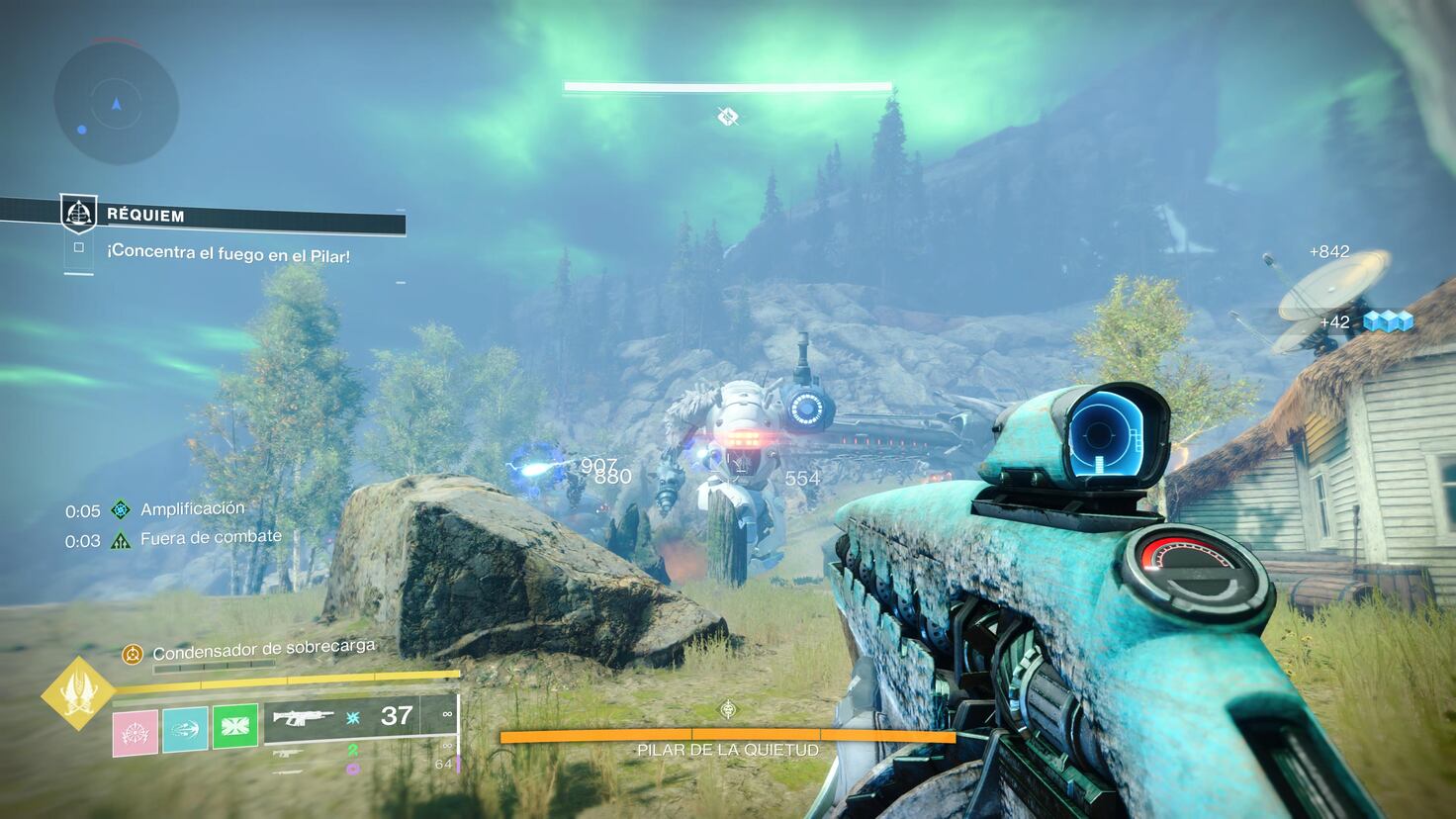The height and width of the screenshot is (819, 1456).
Task: Click the green Strand element icon
Action: pyautogui.click(x=352, y=751)
